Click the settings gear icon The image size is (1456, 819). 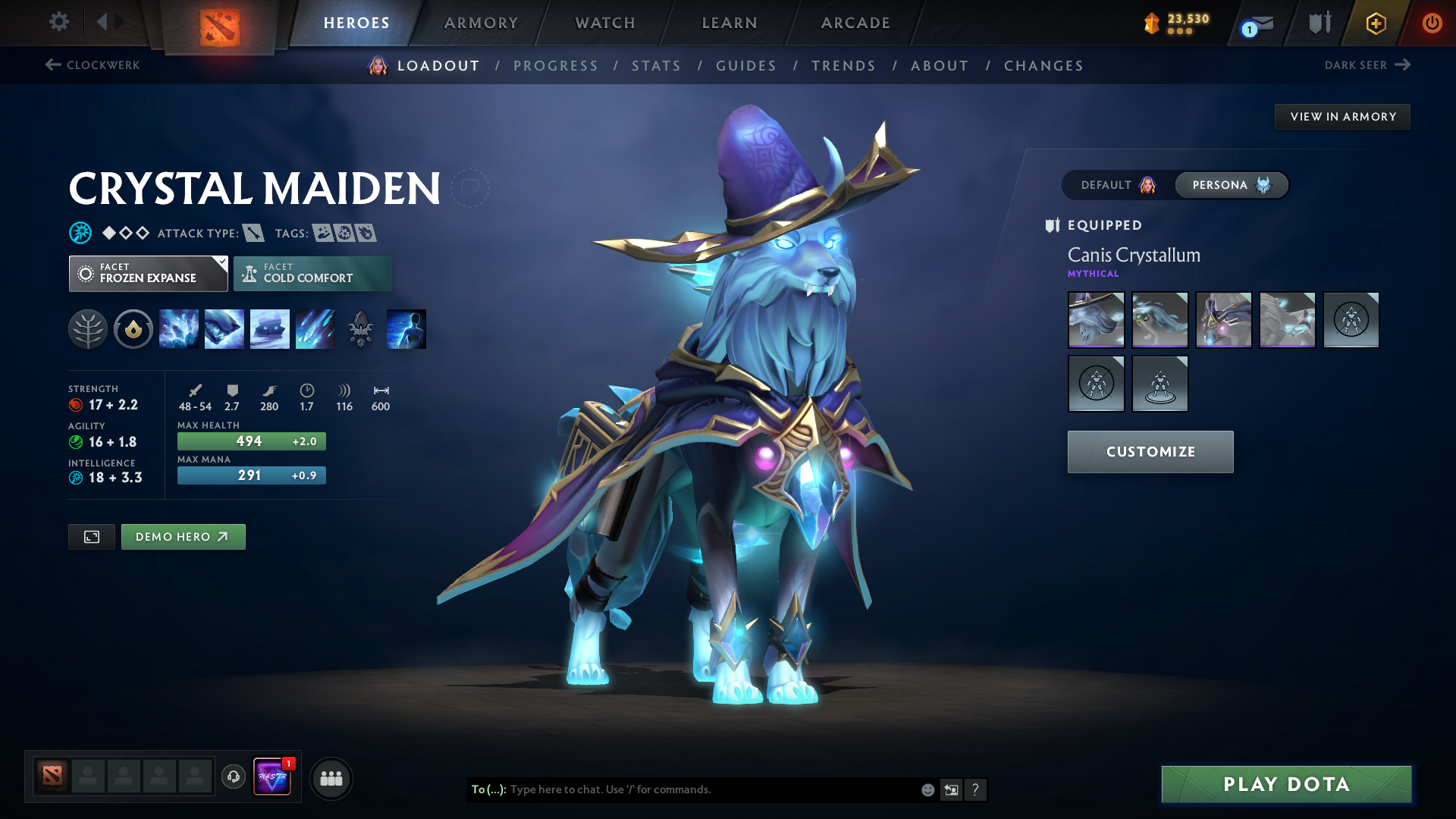pos(59,22)
